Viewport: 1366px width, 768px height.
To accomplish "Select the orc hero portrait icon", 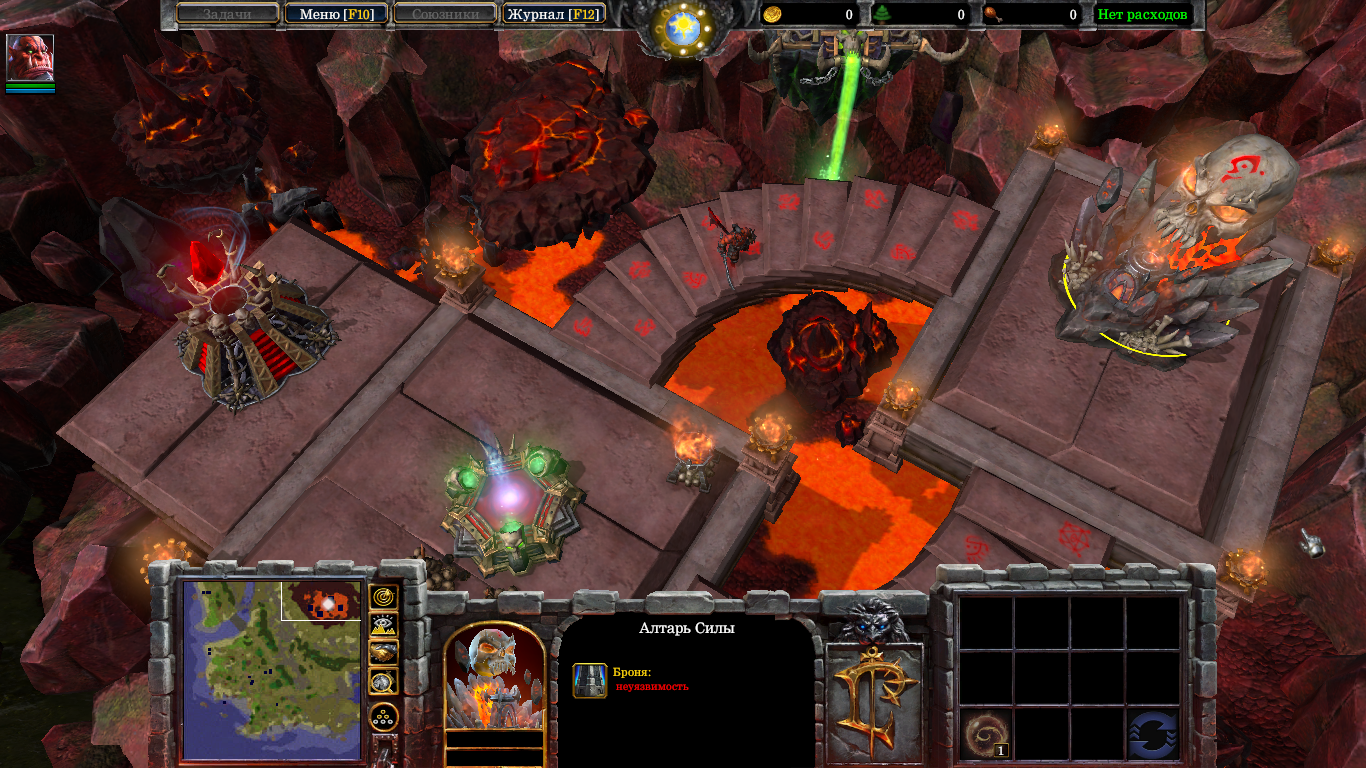I will click(30, 58).
